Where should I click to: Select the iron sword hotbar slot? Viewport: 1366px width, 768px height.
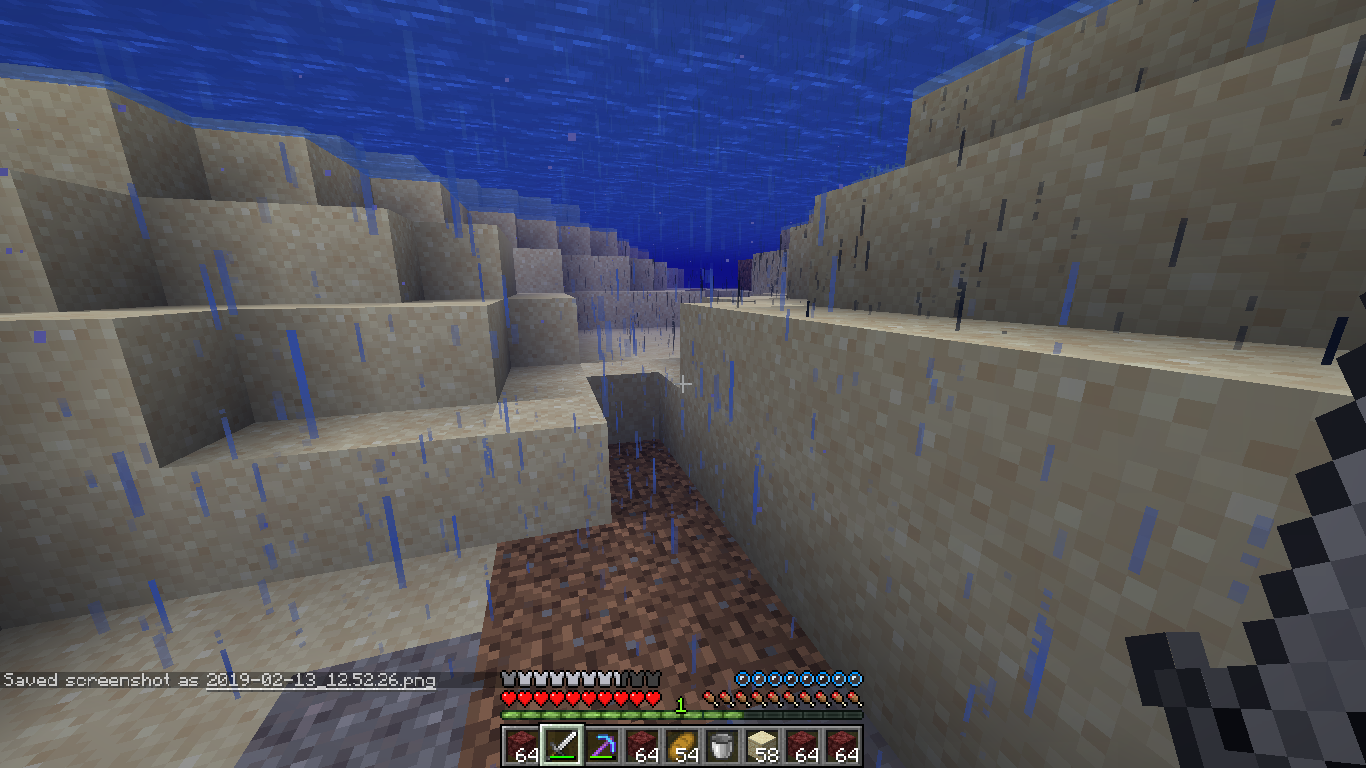(561, 746)
